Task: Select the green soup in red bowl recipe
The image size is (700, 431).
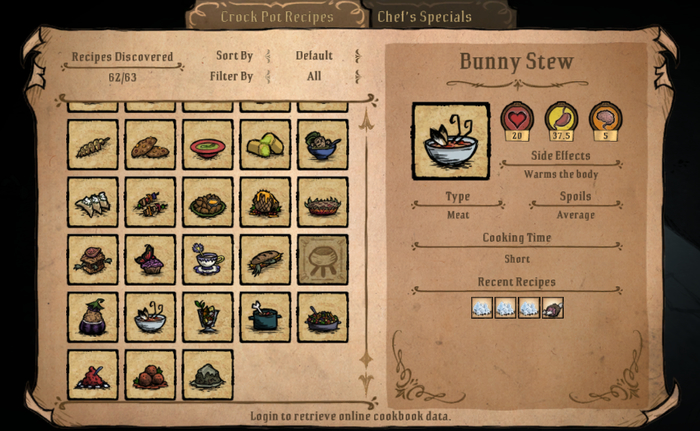Action: pyautogui.click(x=208, y=145)
